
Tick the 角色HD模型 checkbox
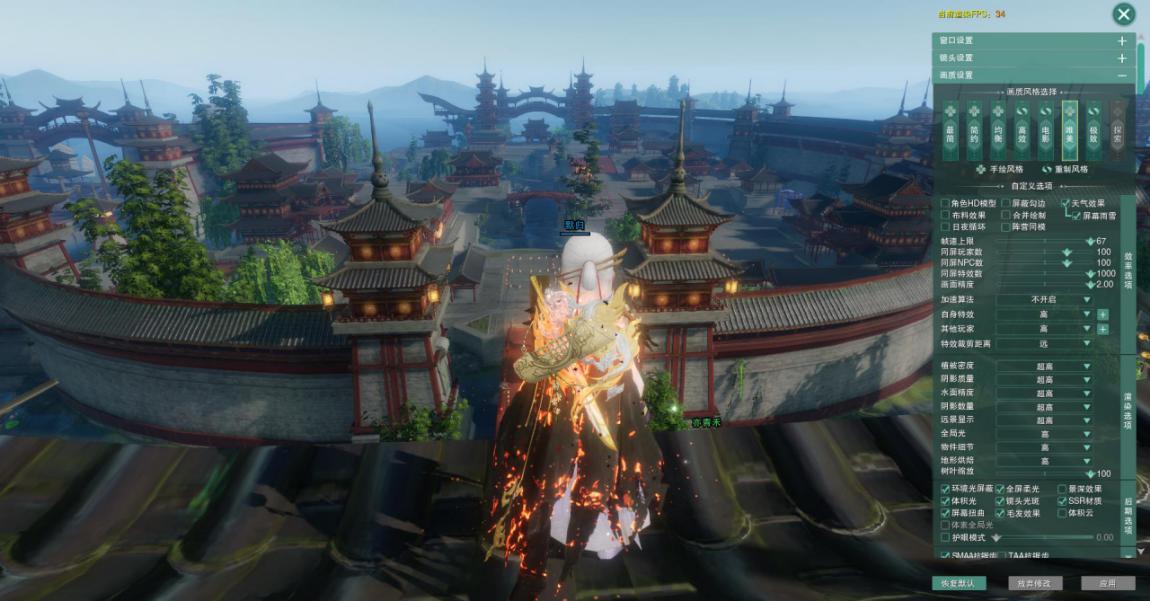pos(946,203)
